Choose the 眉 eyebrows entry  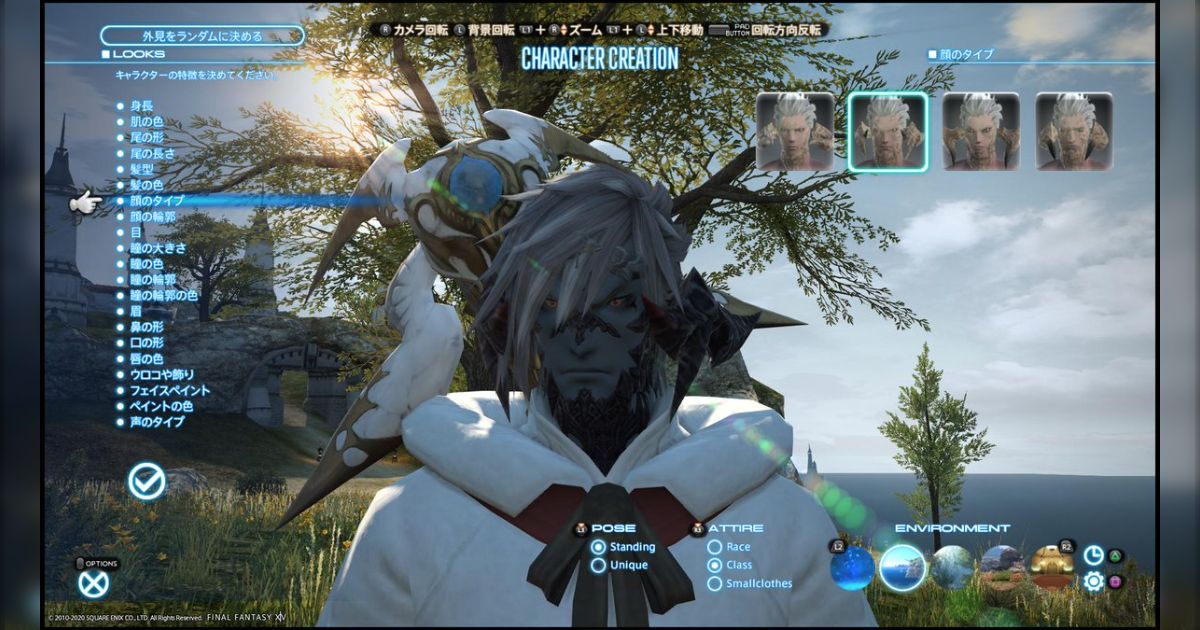point(136,311)
